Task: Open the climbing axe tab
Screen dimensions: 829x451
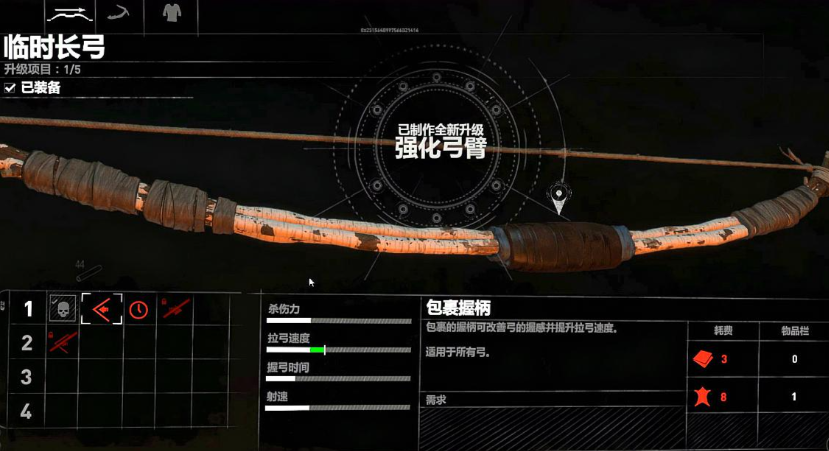Action: pos(121,14)
